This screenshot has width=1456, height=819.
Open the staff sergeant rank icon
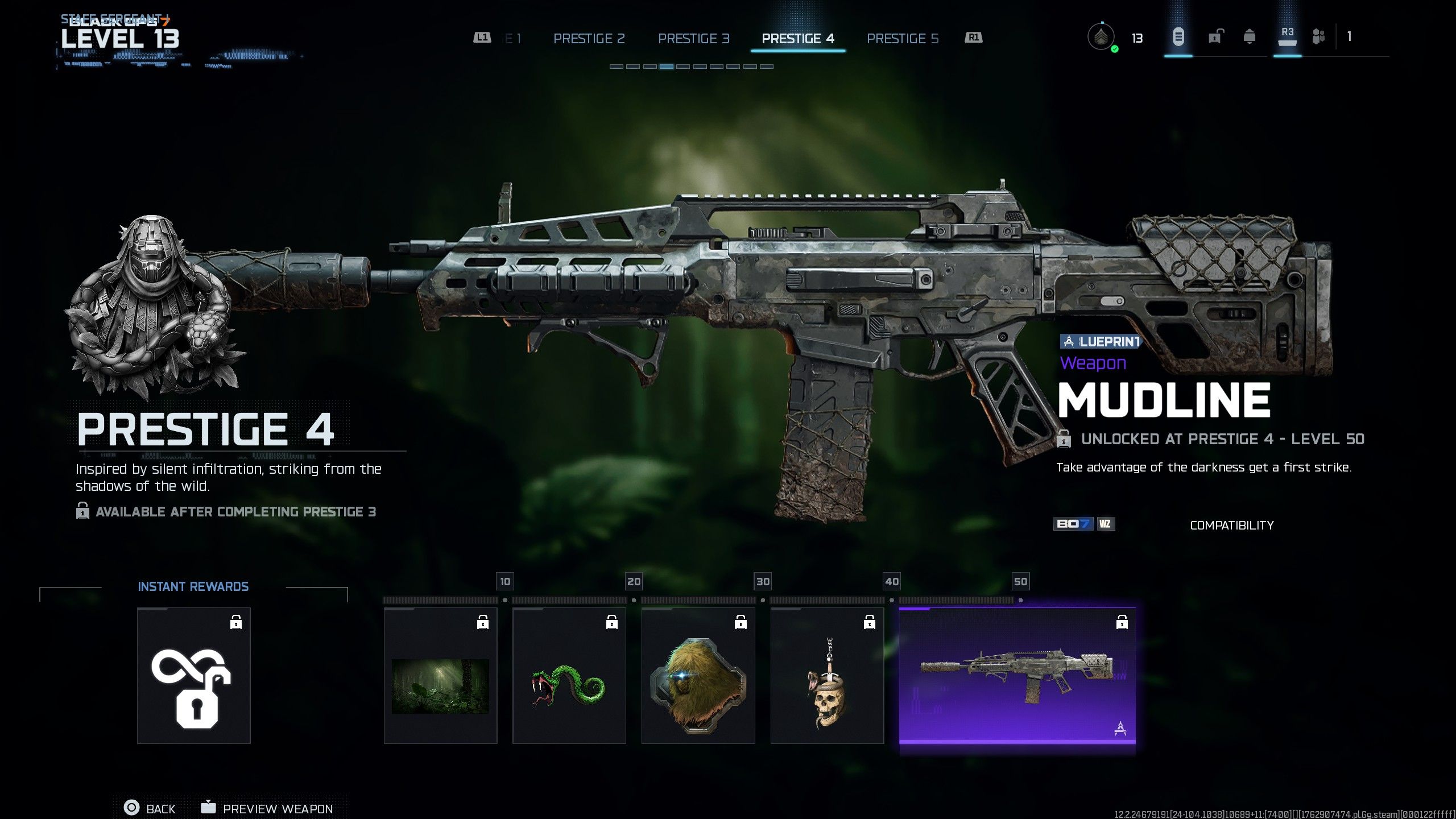1101,38
